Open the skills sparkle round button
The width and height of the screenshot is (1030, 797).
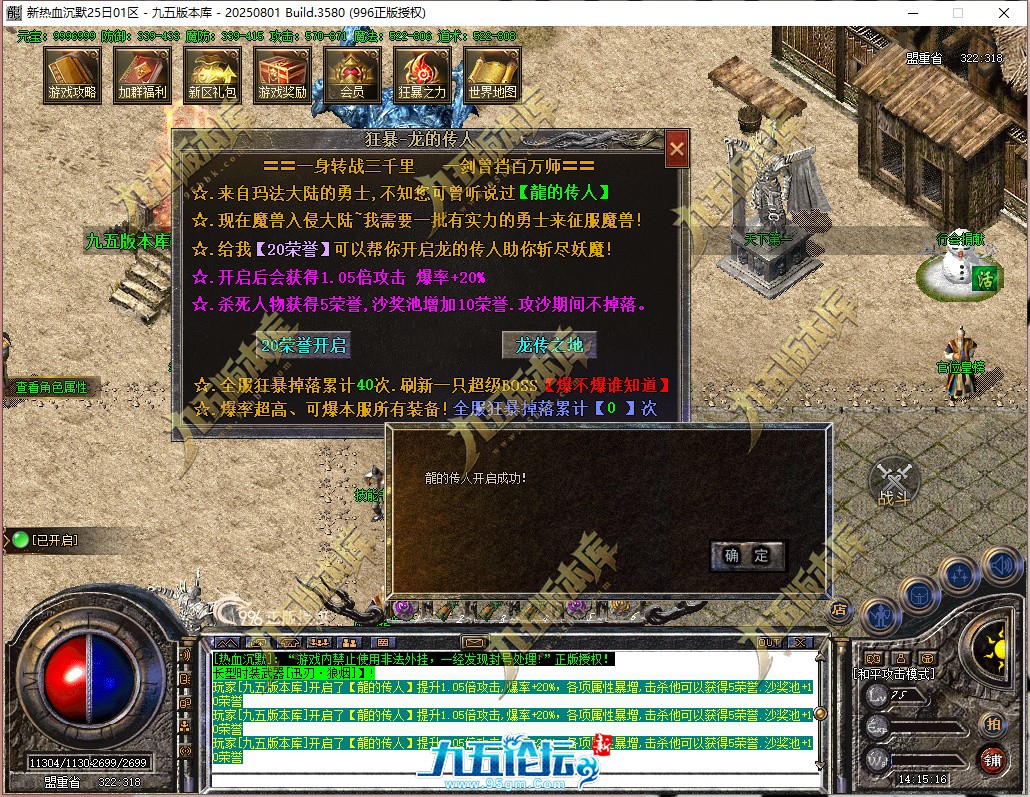(960, 576)
